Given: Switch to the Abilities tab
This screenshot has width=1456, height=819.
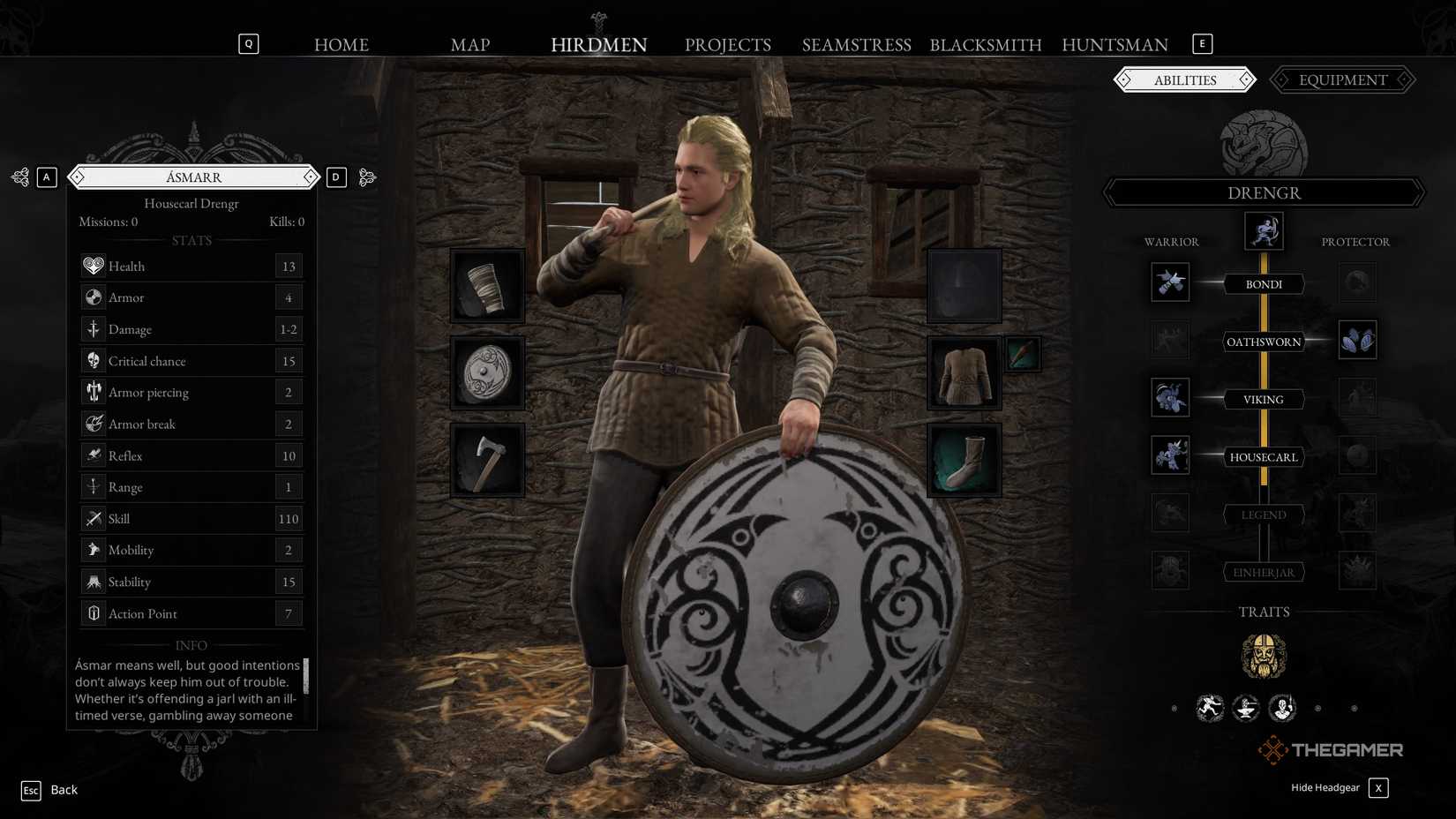Looking at the screenshot, I should coord(1185,79).
